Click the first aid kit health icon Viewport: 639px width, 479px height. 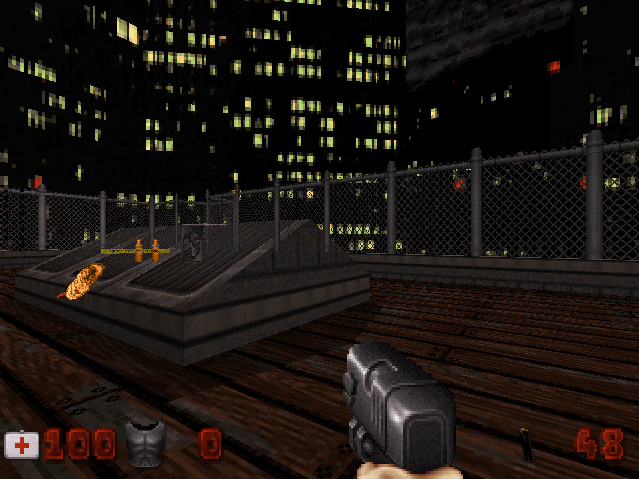(x=22, y=445)
